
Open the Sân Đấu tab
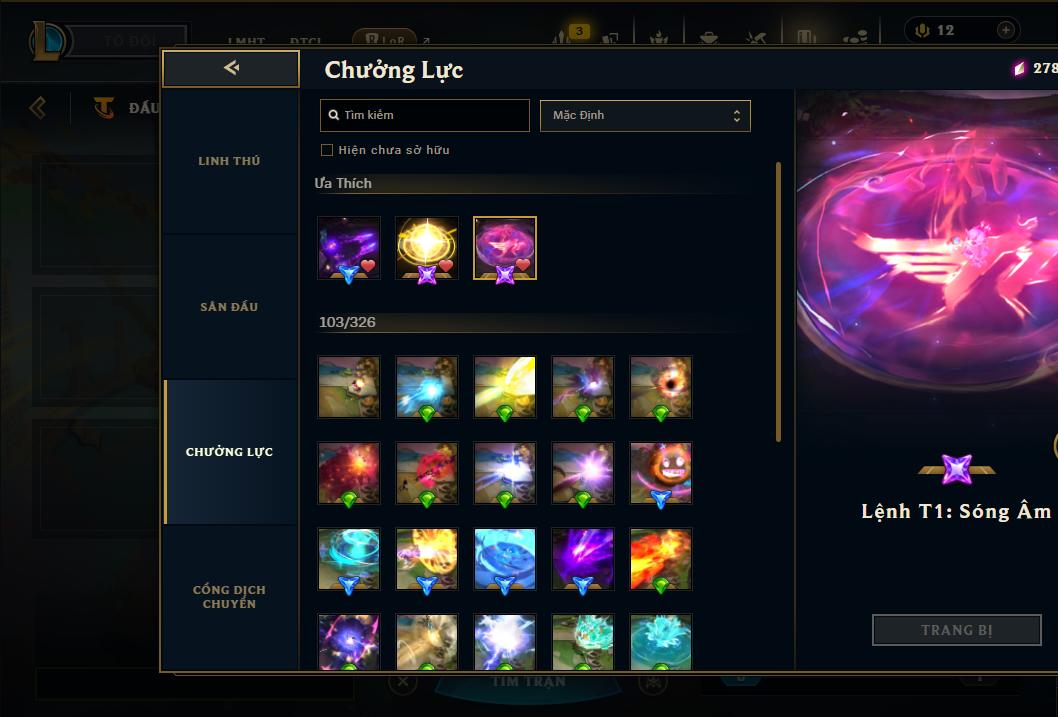(x=229, y=307)
